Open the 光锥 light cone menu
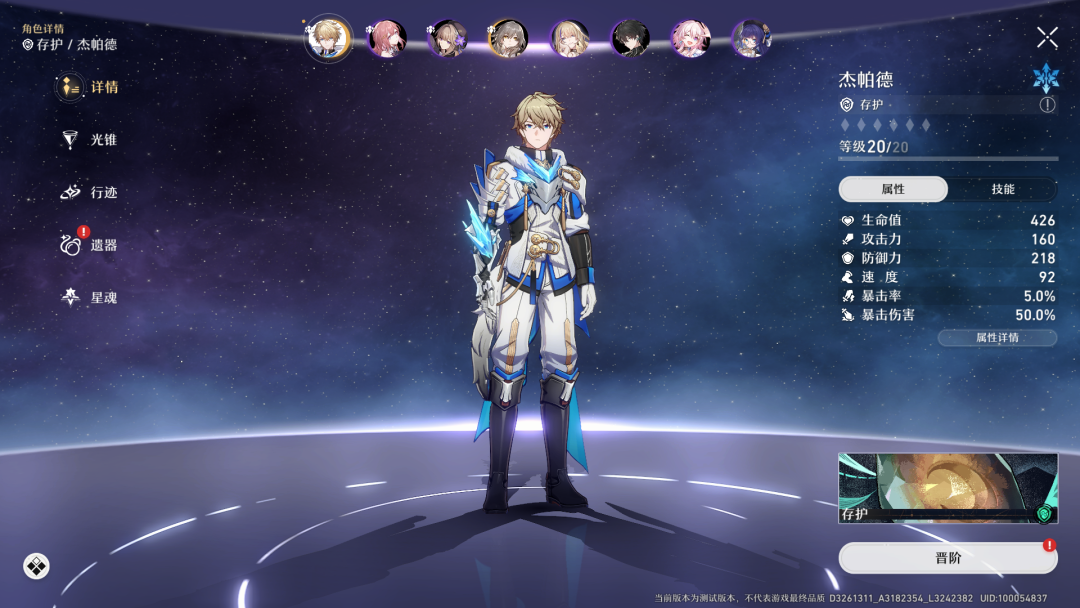 pos(88,140)
